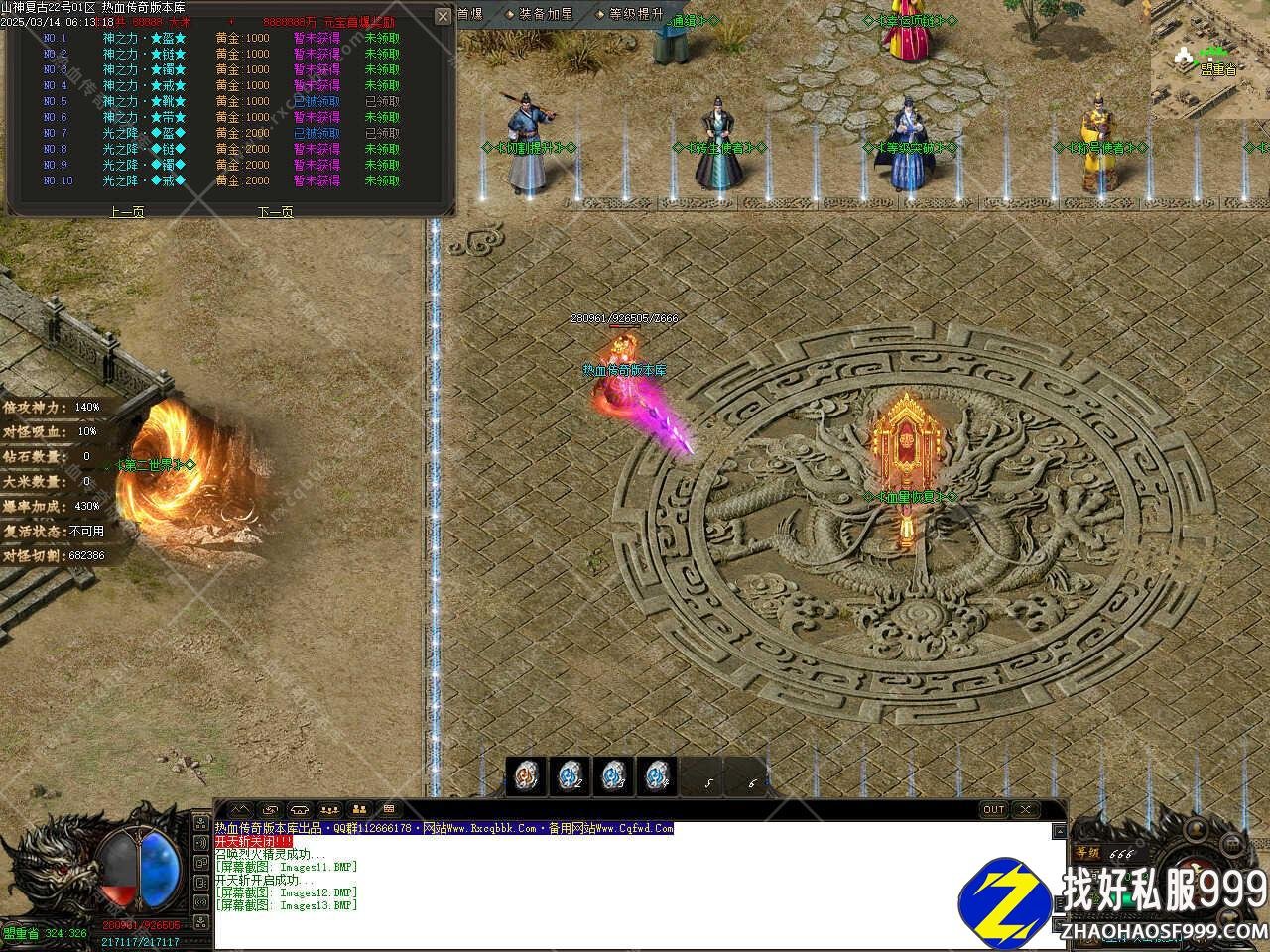
Task: Click inside the white chat log box
Action: click(x=635, y=888)
